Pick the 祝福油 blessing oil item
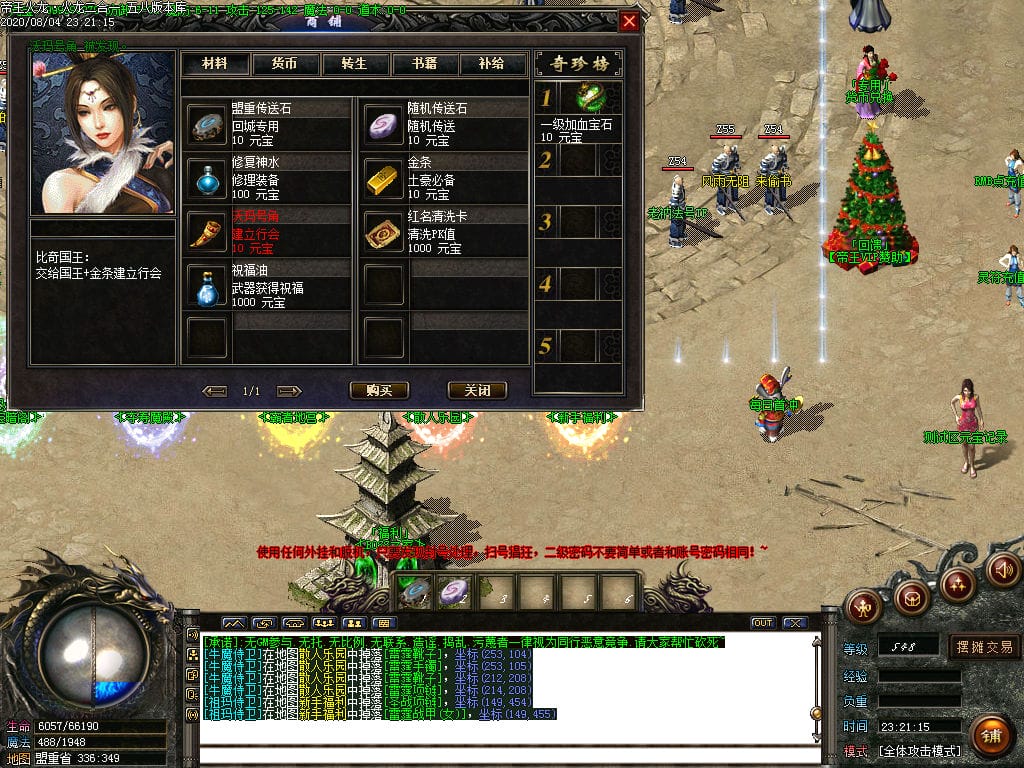The image size is (1024, 768). (209, 286)
